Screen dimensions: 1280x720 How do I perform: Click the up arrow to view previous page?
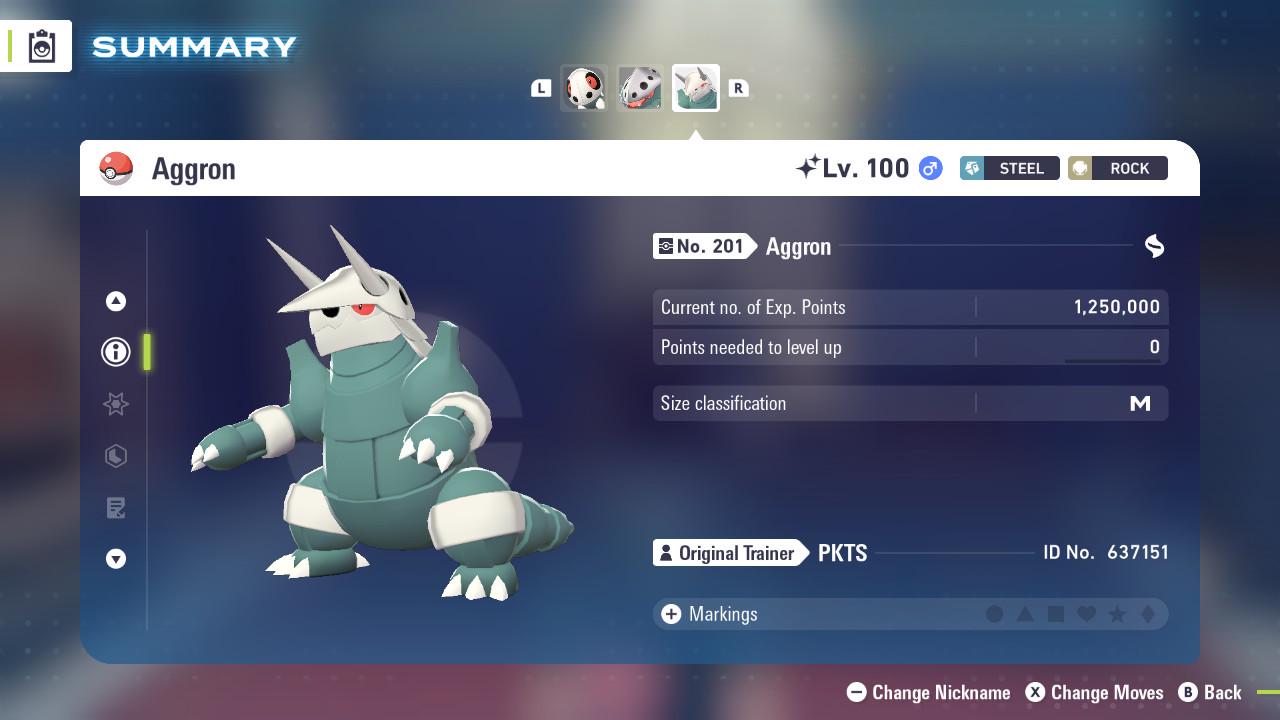[115, 300]
